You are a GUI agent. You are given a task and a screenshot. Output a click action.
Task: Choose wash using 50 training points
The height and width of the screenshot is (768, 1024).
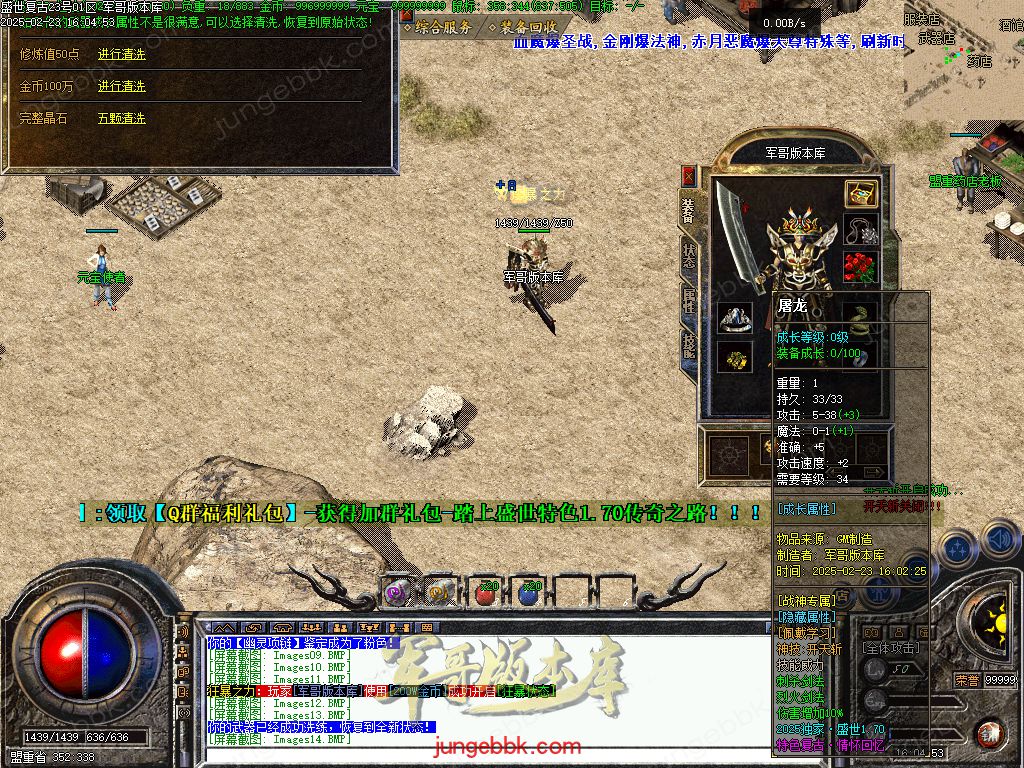point(122,55)
